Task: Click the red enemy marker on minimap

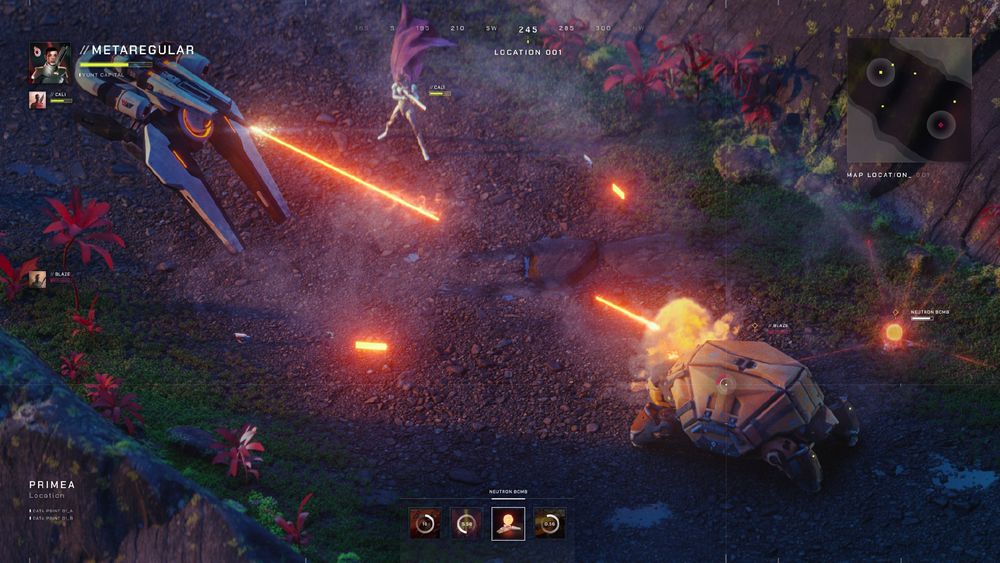Action: [939, 125]
